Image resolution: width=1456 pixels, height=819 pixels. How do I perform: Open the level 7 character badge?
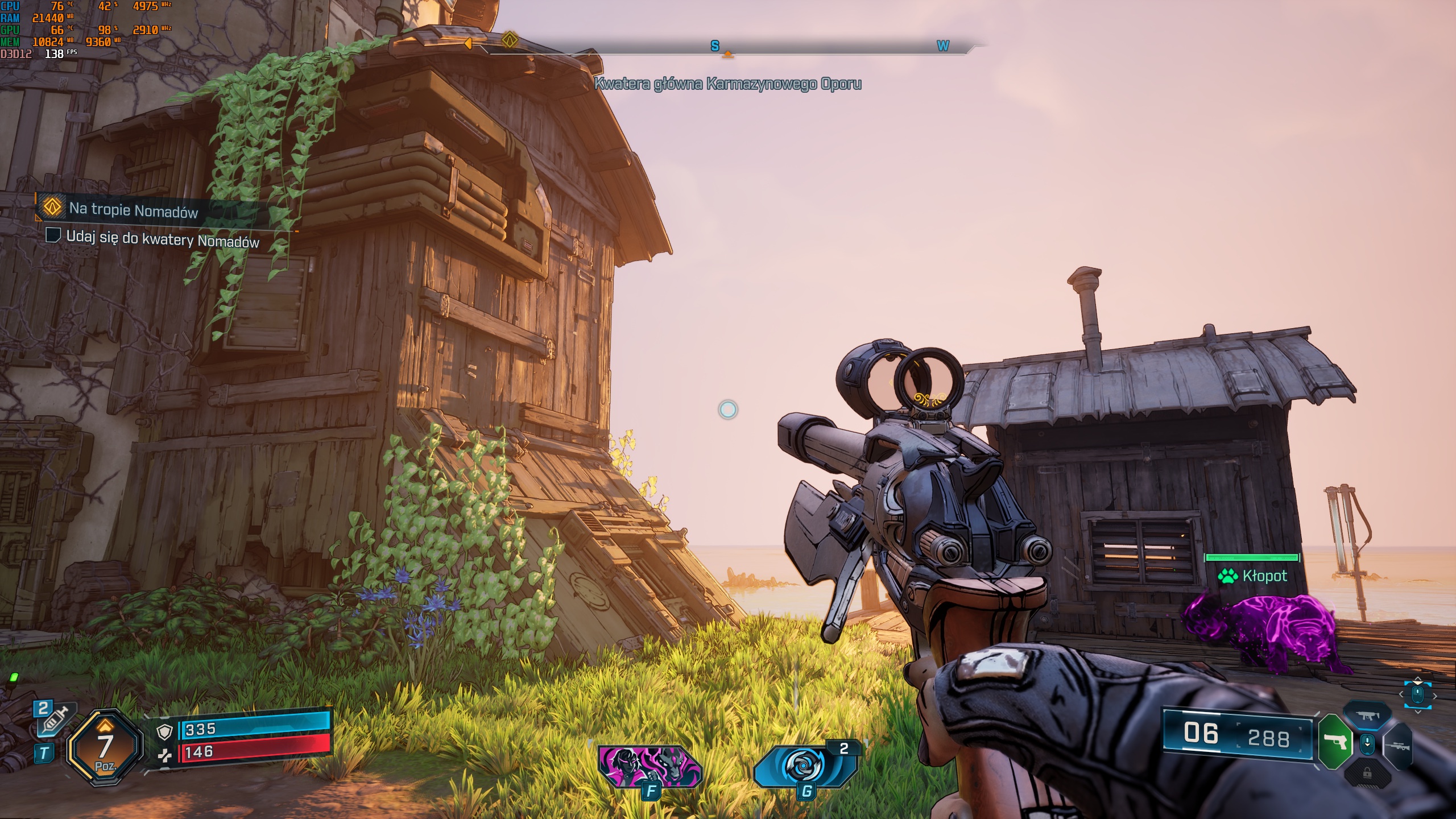pos(104,747)
